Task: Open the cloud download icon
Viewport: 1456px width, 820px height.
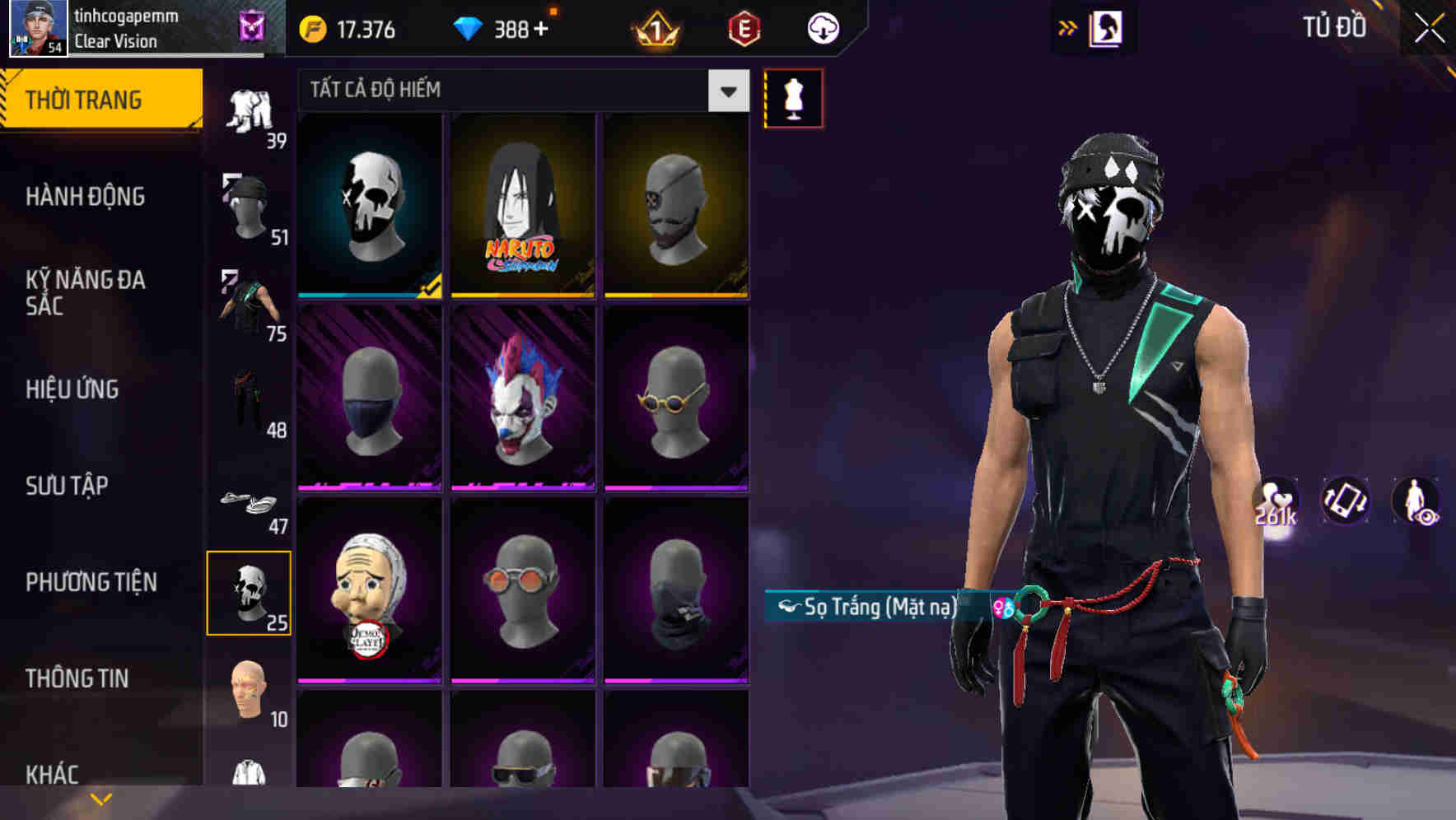Action: tap(822, 28)
